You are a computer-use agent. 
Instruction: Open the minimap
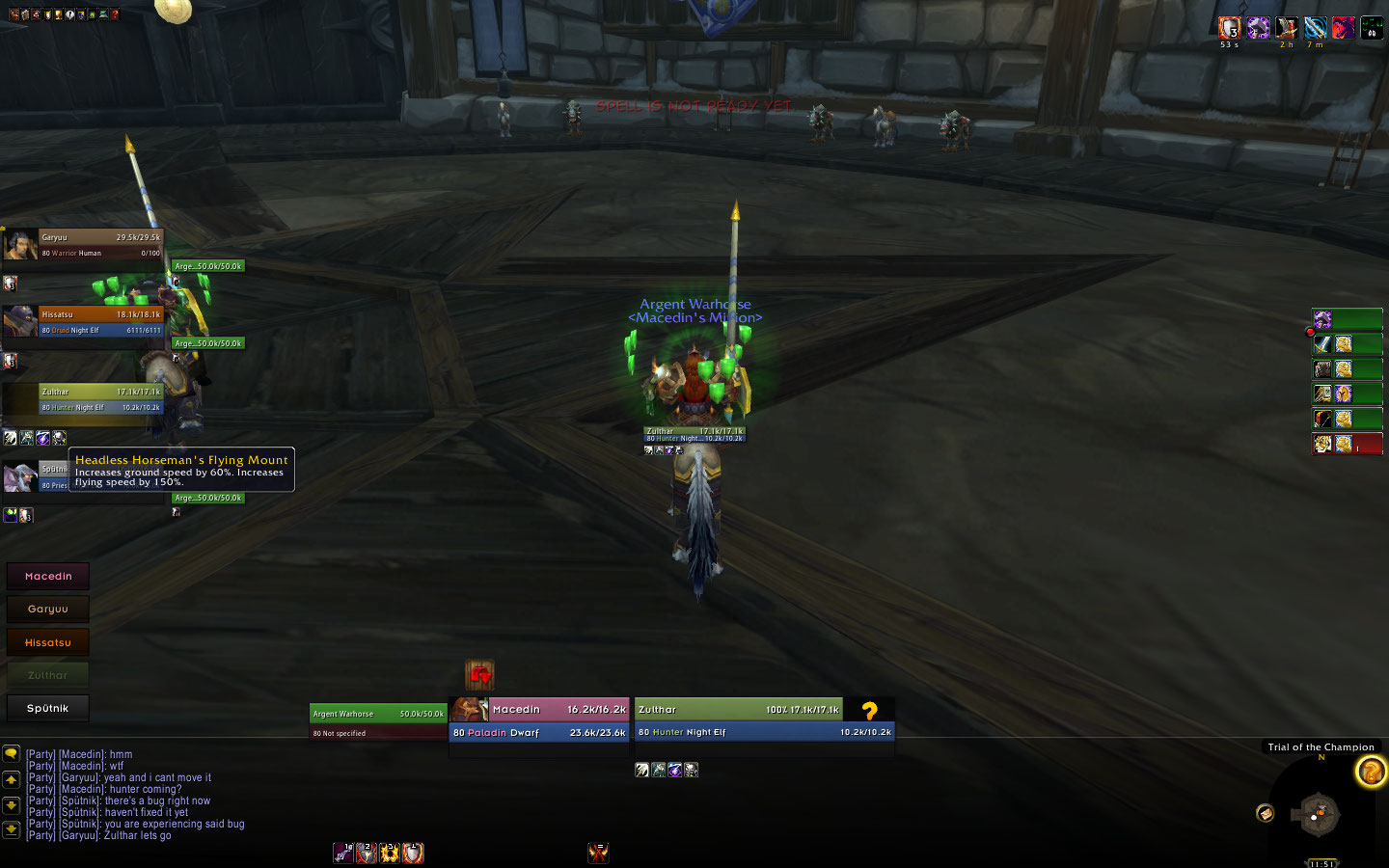(1317, 814)
